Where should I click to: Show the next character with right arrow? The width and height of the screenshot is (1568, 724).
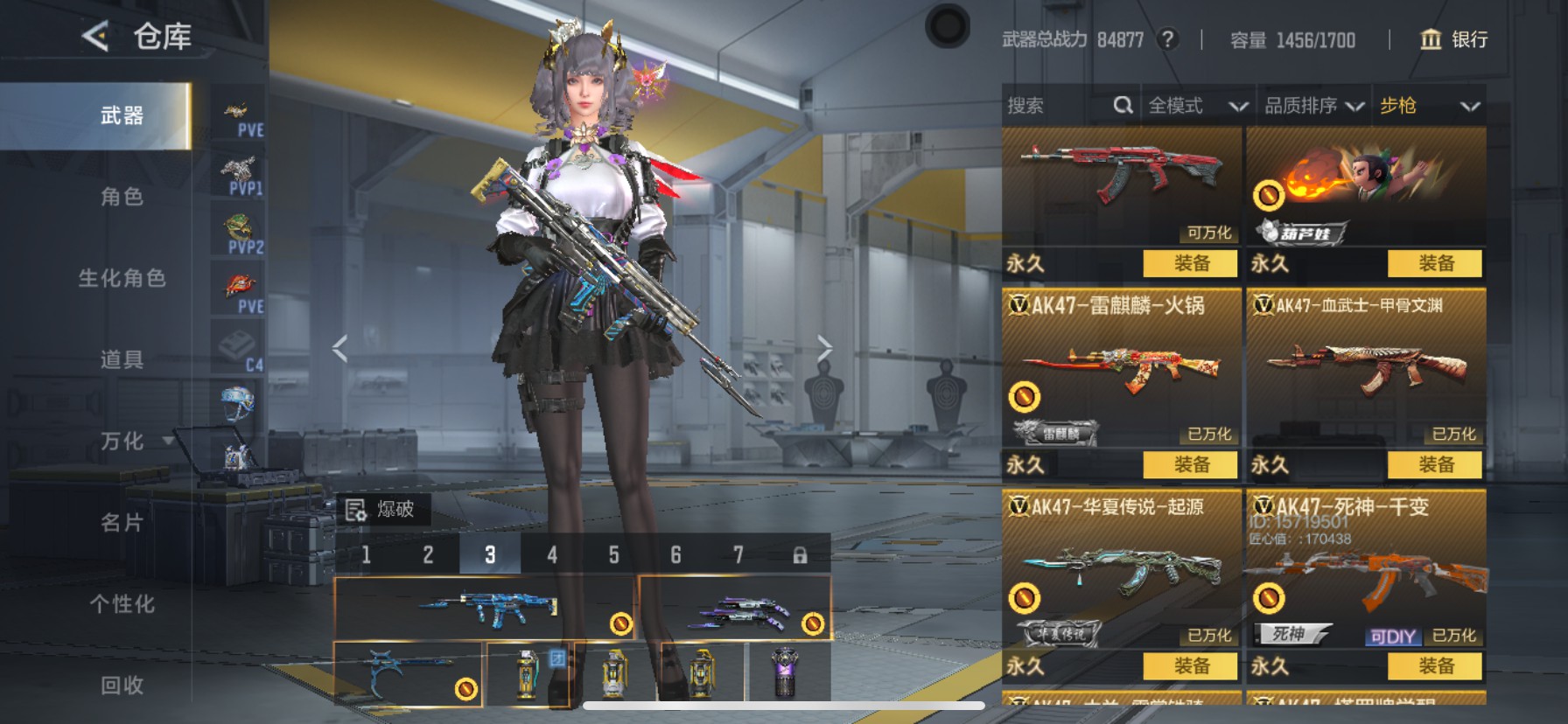pos(824,349)
